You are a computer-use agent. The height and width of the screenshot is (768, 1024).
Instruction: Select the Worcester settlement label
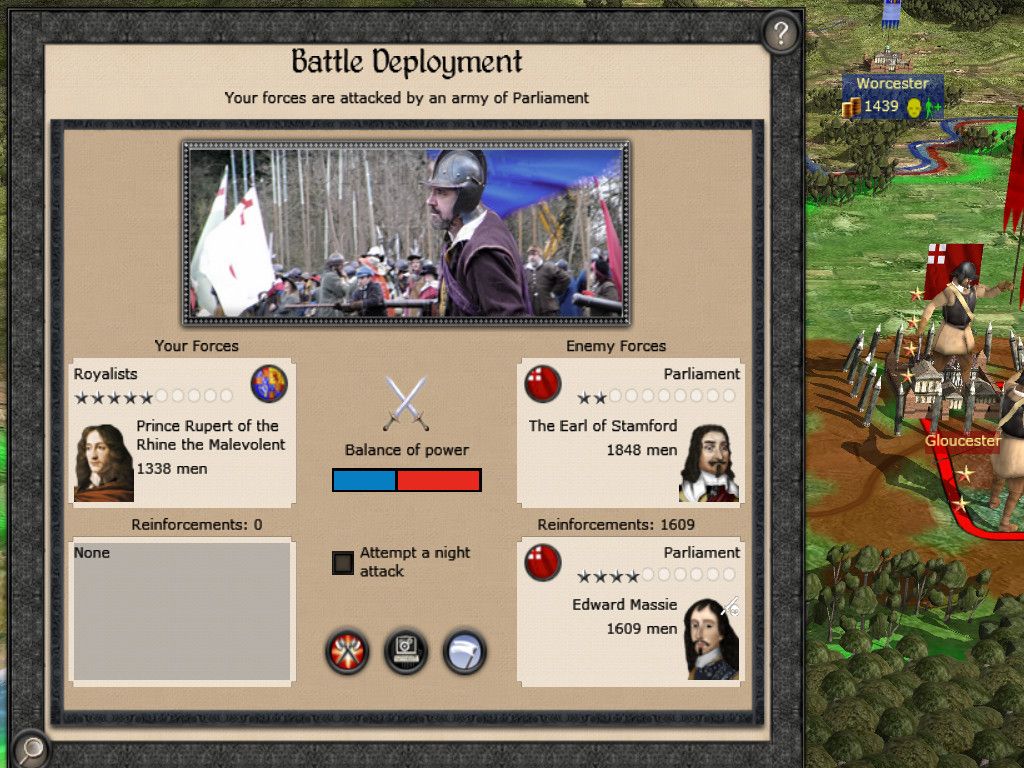tap(892, 84)
